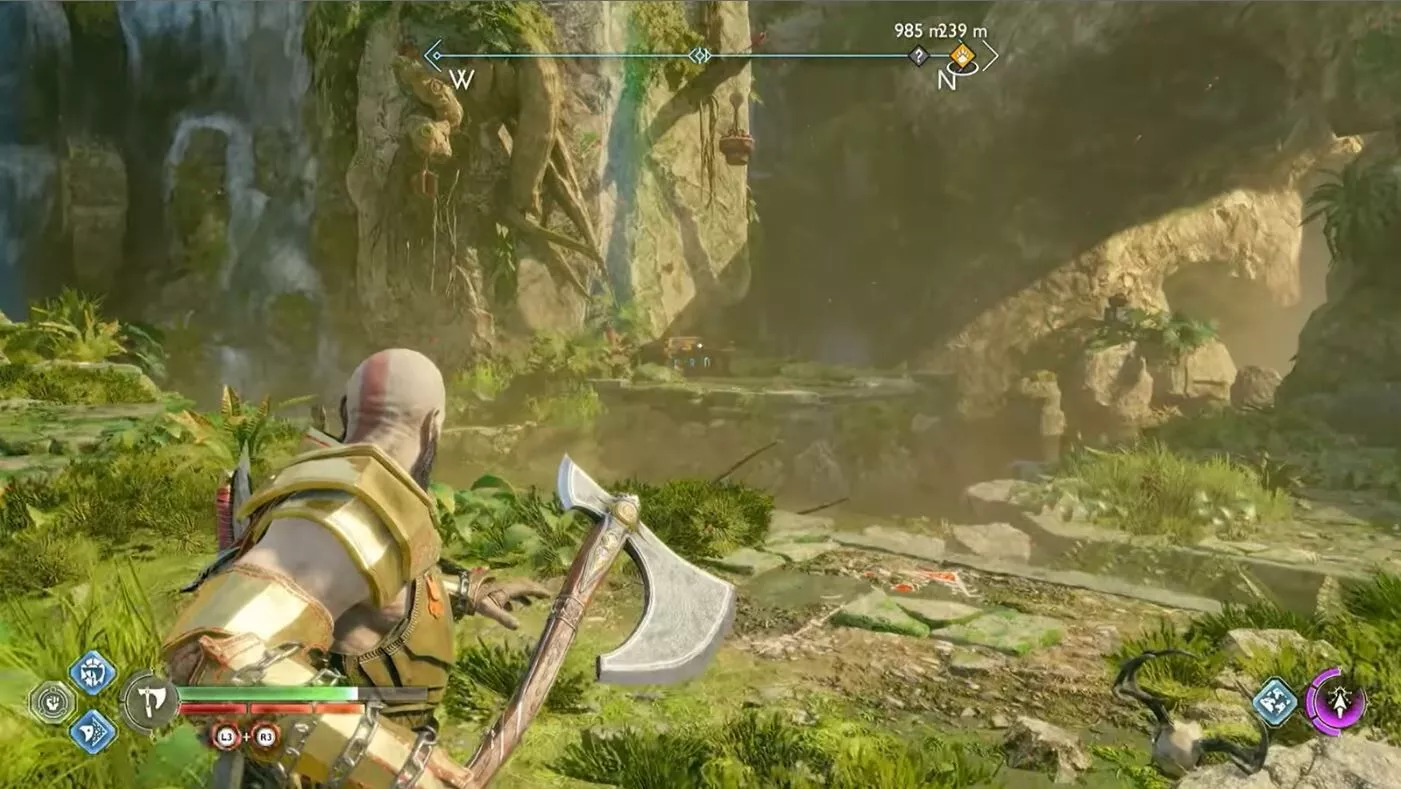1401x789 pixels.
Task: Click the 239 m distance label
Action: tap(963, 31)
